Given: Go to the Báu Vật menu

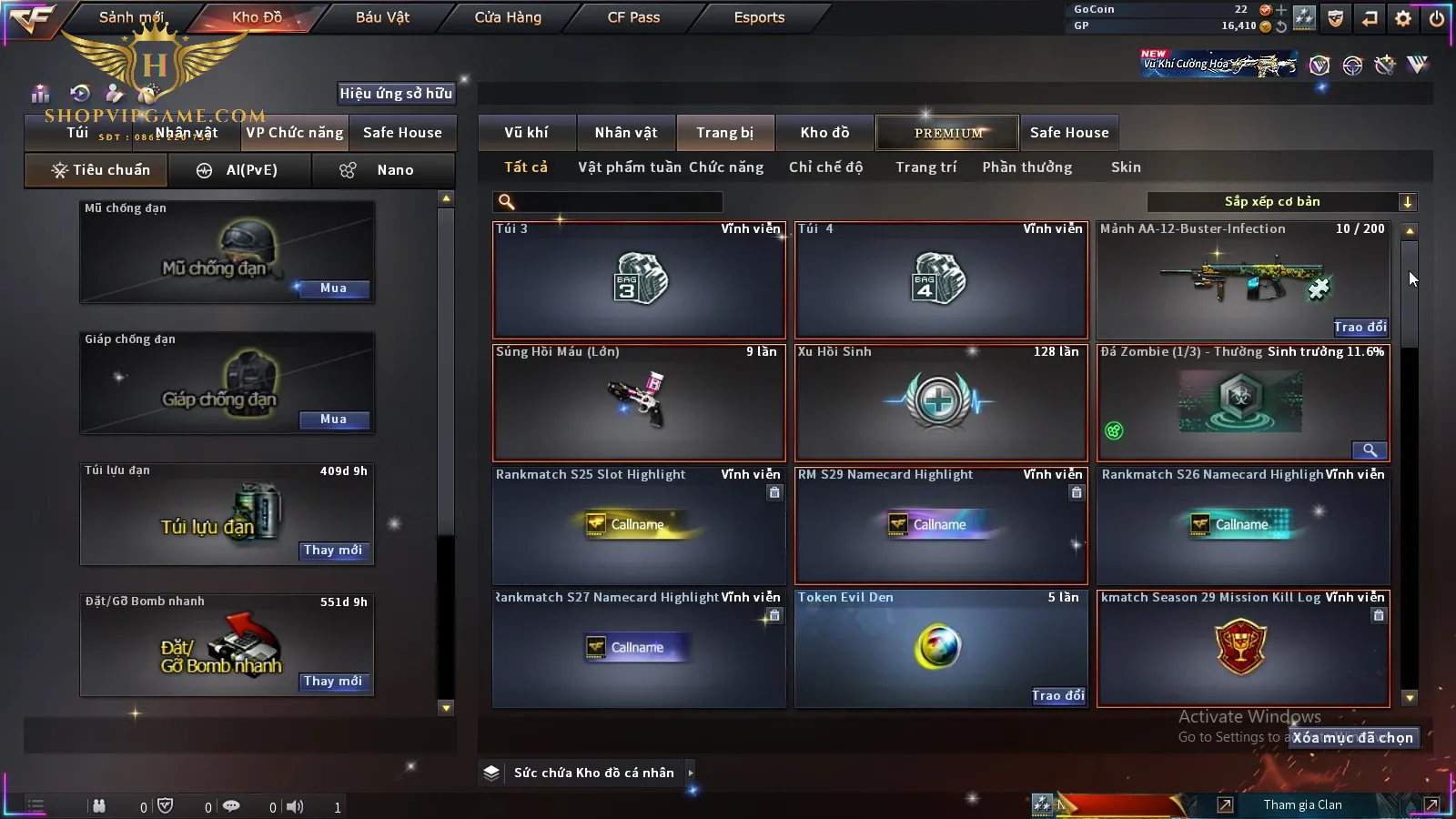Looking at the screenshot, I should (382, 17).
